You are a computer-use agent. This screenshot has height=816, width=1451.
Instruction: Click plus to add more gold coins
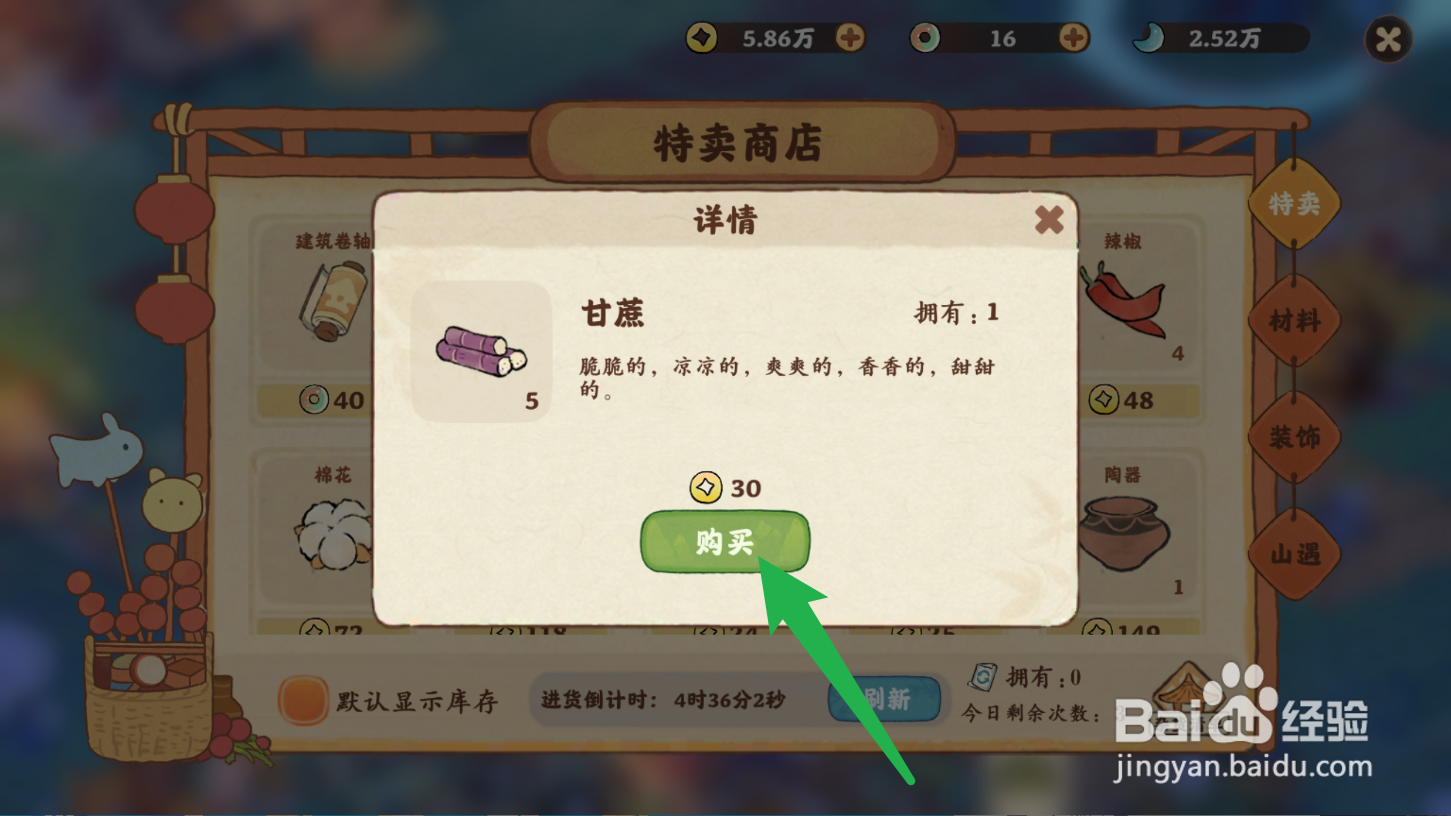click(851, 38)
